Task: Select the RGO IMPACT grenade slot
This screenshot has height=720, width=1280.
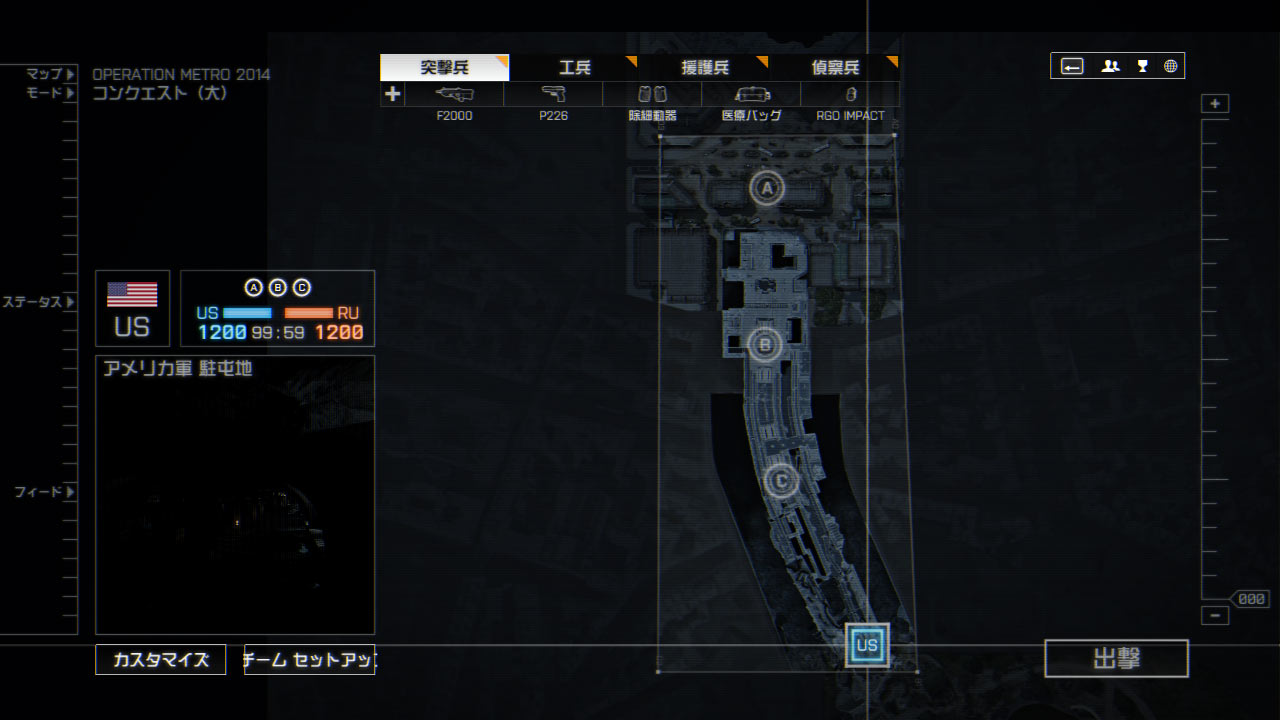Action: pos(850,95)
